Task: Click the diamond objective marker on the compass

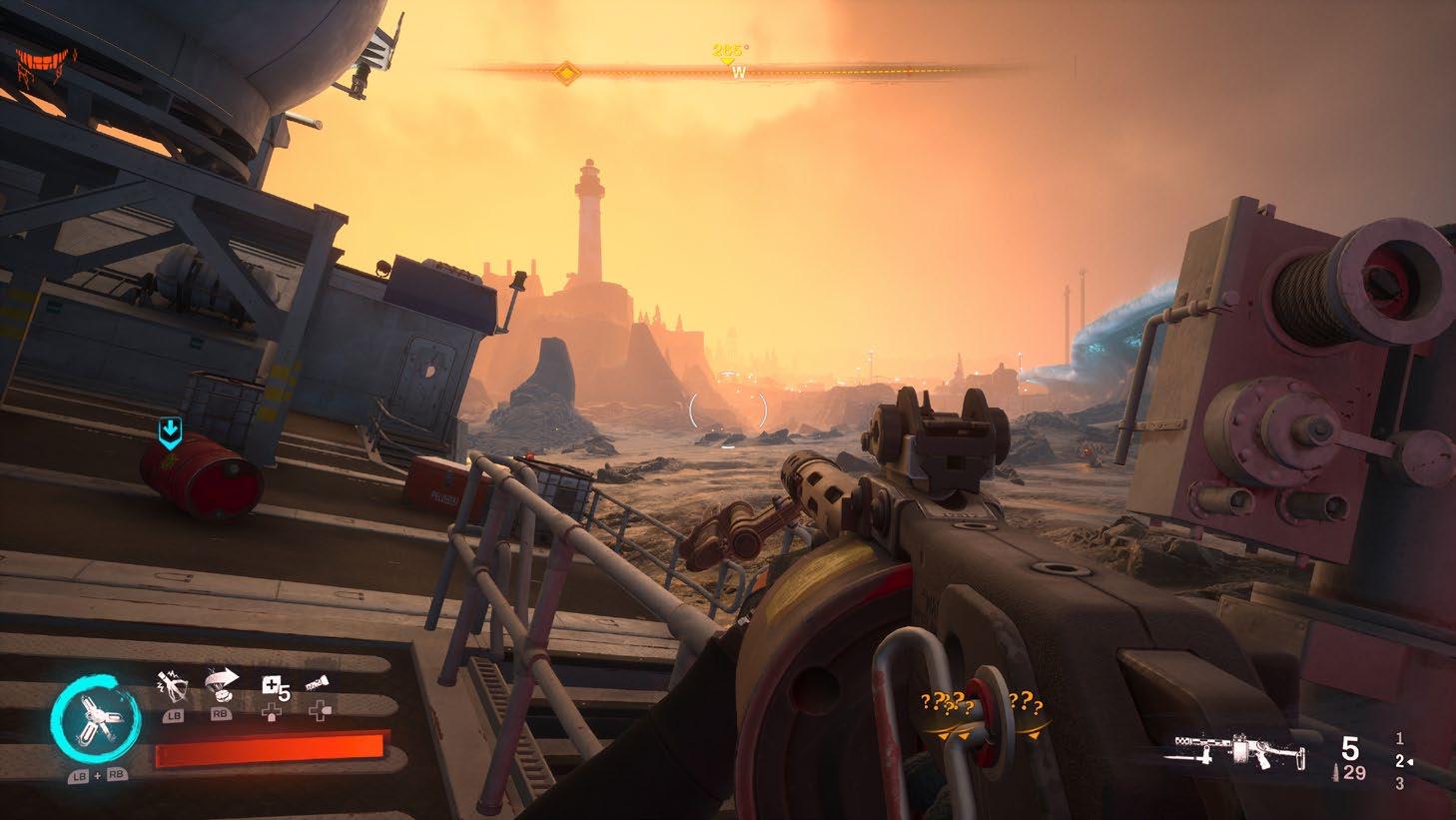Action: (x=566, y=72)
